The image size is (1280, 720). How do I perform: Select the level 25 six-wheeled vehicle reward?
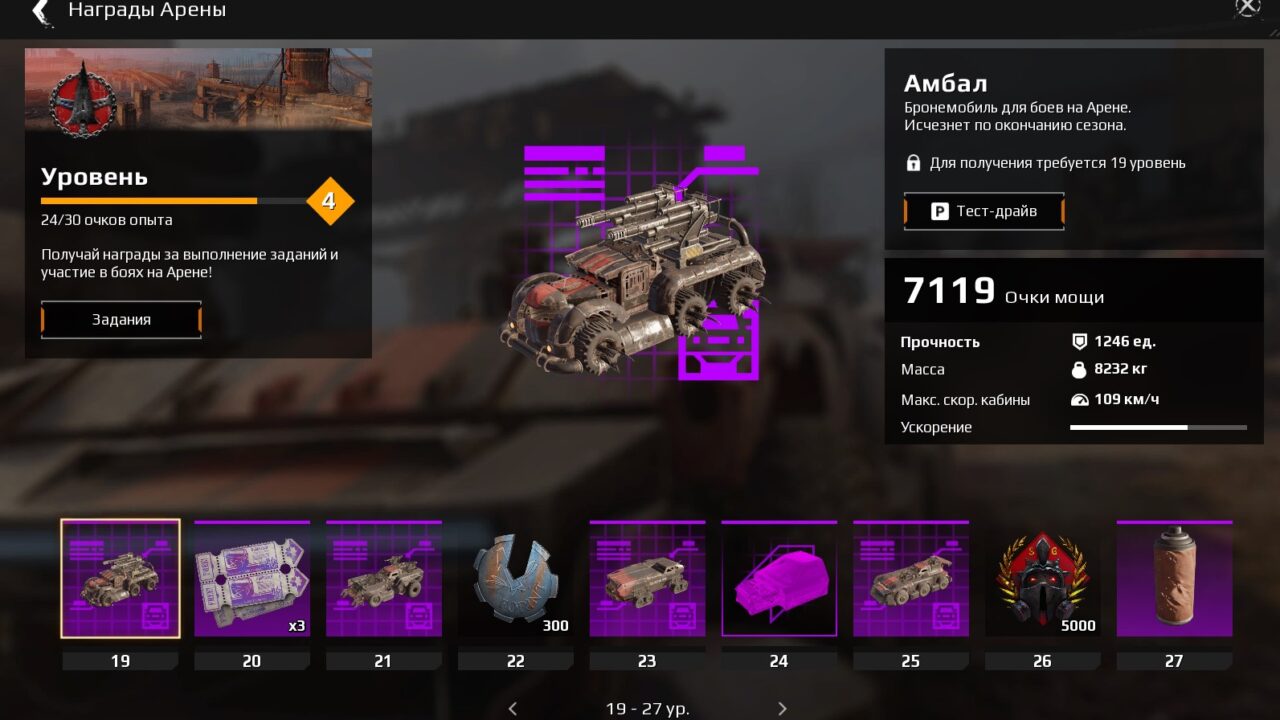click(911, 579)
